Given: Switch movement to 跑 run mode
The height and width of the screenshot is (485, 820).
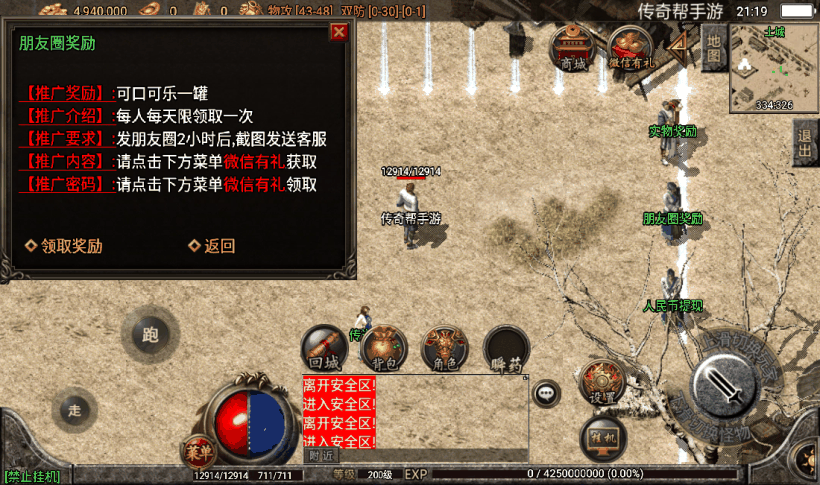Looking at the screenshot, I should click(x=150, y=334).
